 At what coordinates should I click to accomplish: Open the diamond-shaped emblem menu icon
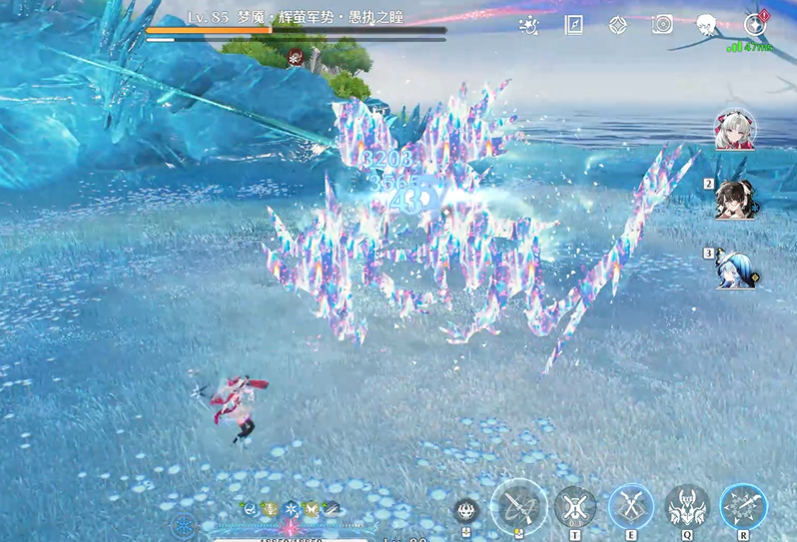pyautogui.click(x=618, y=25)
